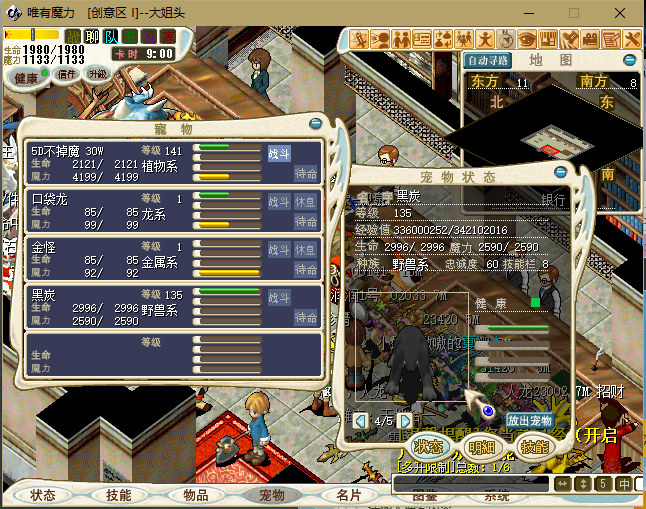Show the previous pet with the left arrow
This screenshot has width=646, height=509.
pyautogui.click(x=361, y=421)
